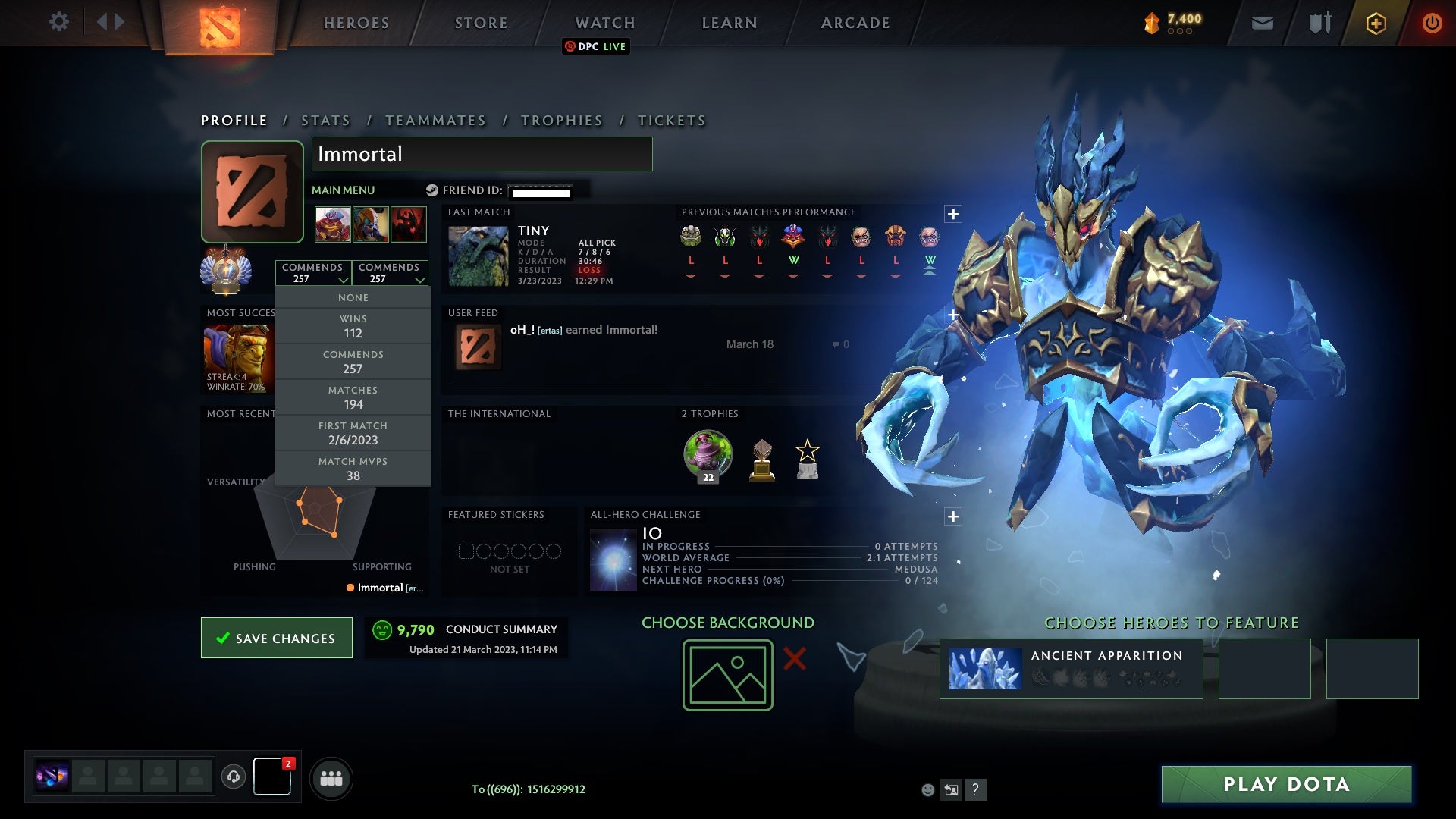This screenshot has height=819, width=1456.
Task: Click the SAVE CHANGES button
Action: (276, 638)
